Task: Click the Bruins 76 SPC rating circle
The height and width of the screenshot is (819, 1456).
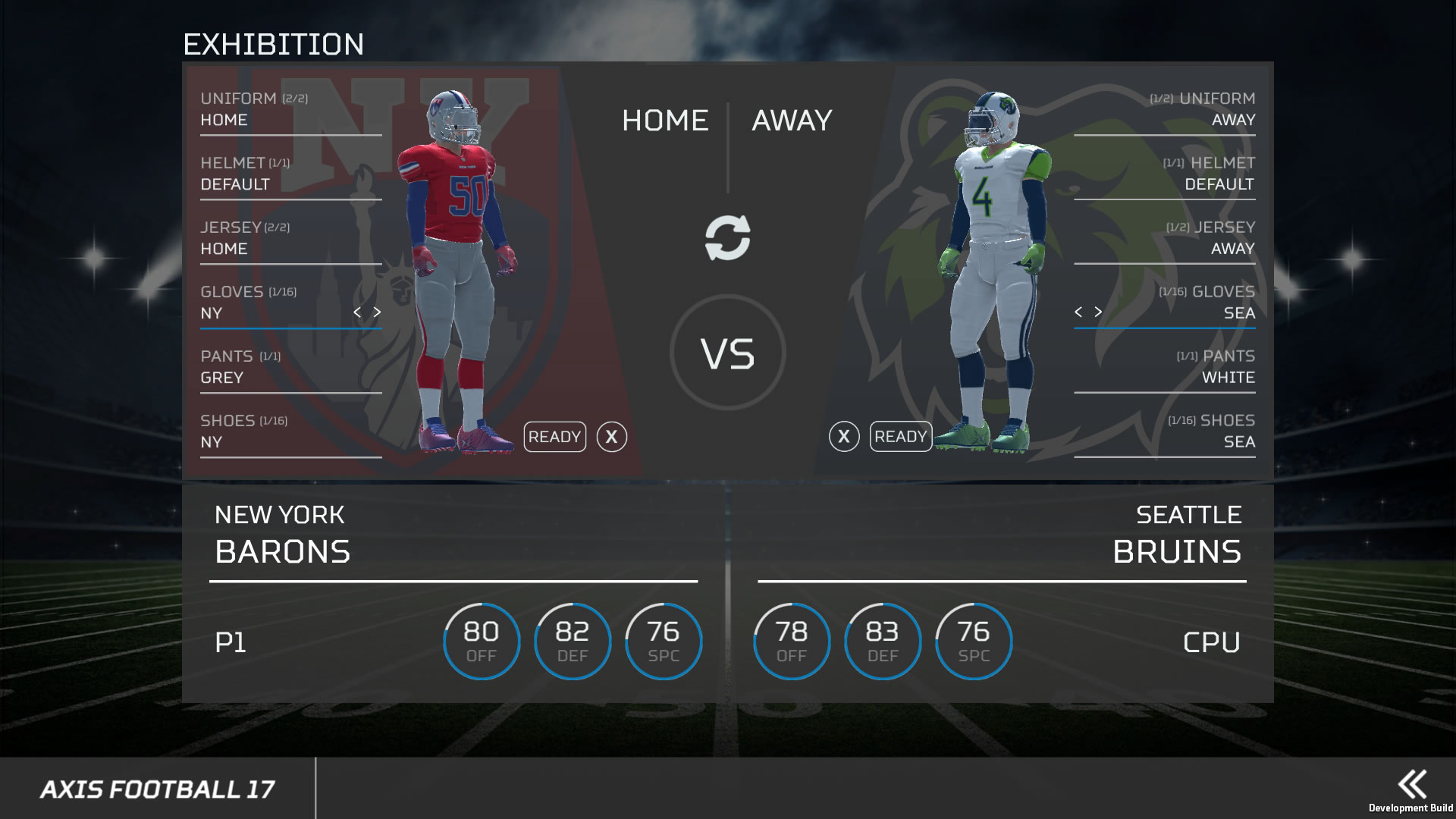Action: (973, 641)
